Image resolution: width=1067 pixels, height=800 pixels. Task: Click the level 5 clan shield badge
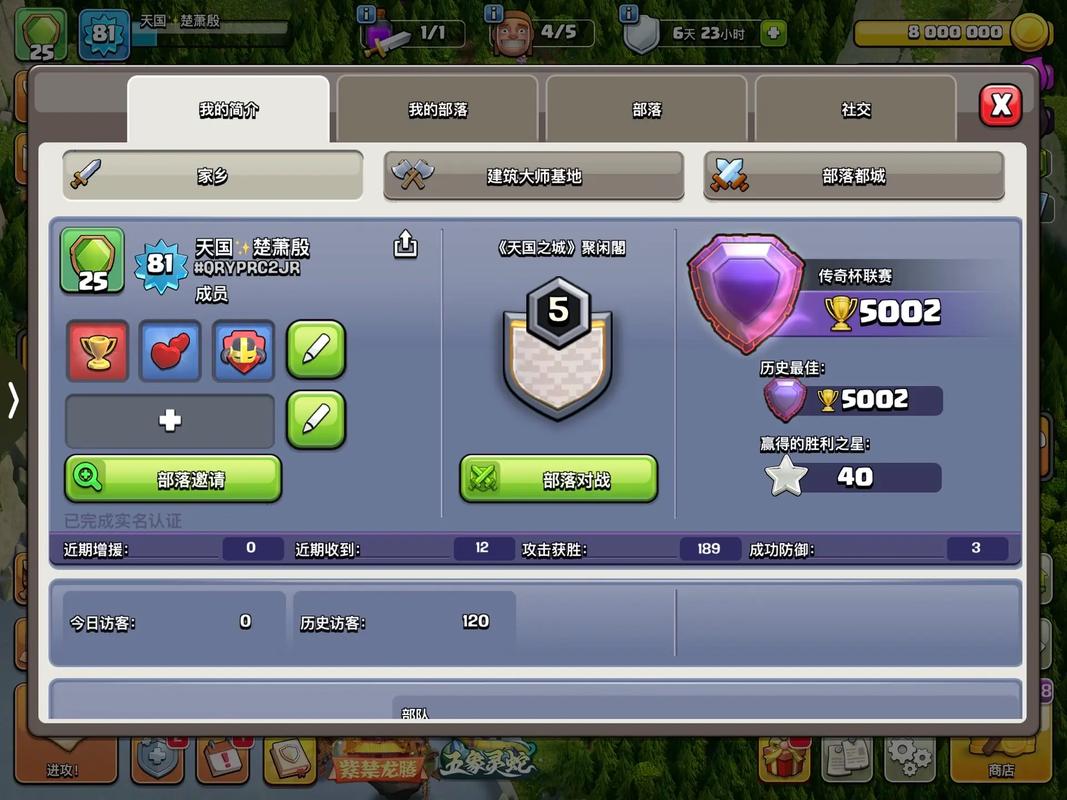pos(557,350)
